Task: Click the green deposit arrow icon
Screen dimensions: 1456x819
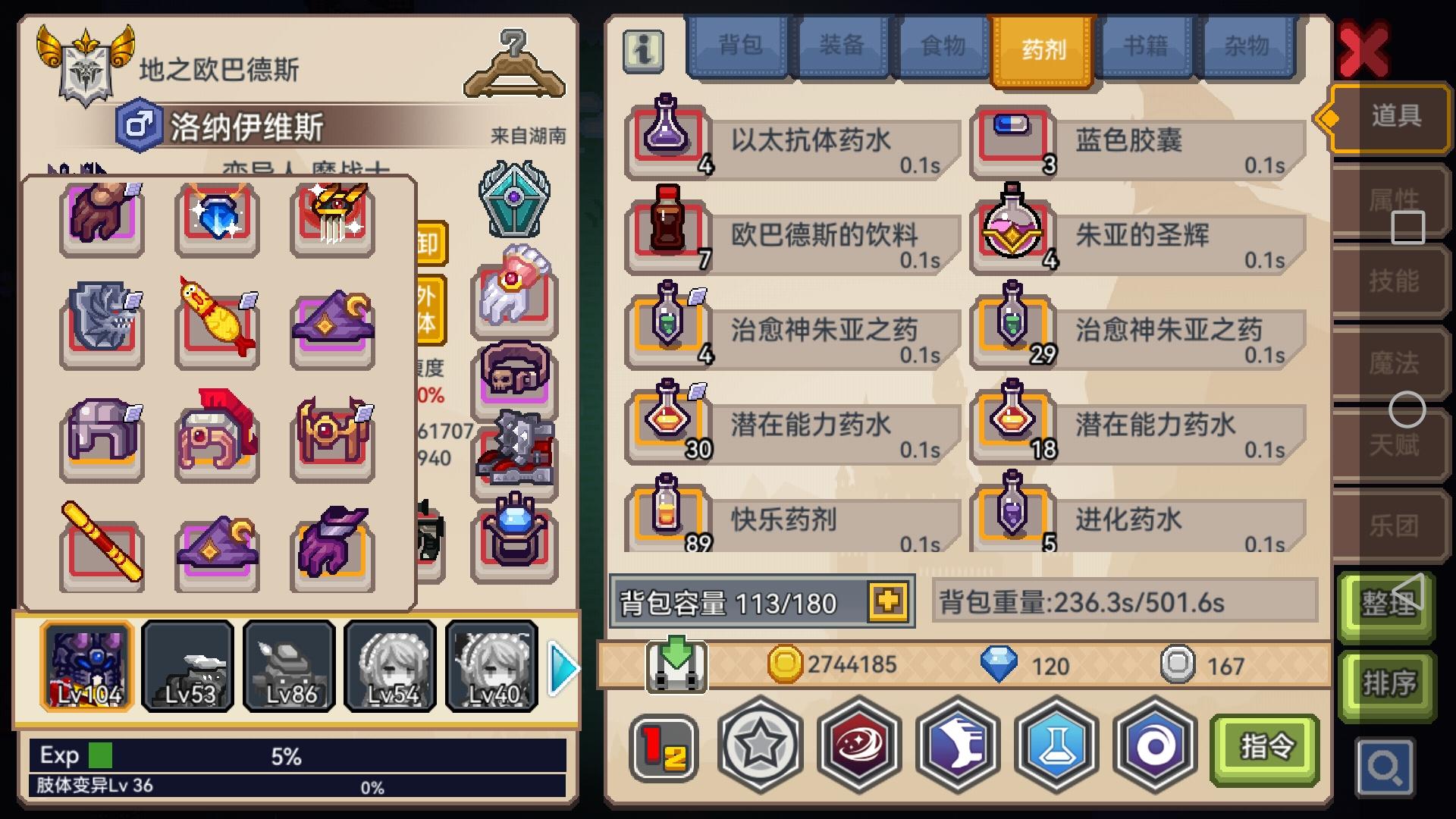Action: tap(677, 666)
